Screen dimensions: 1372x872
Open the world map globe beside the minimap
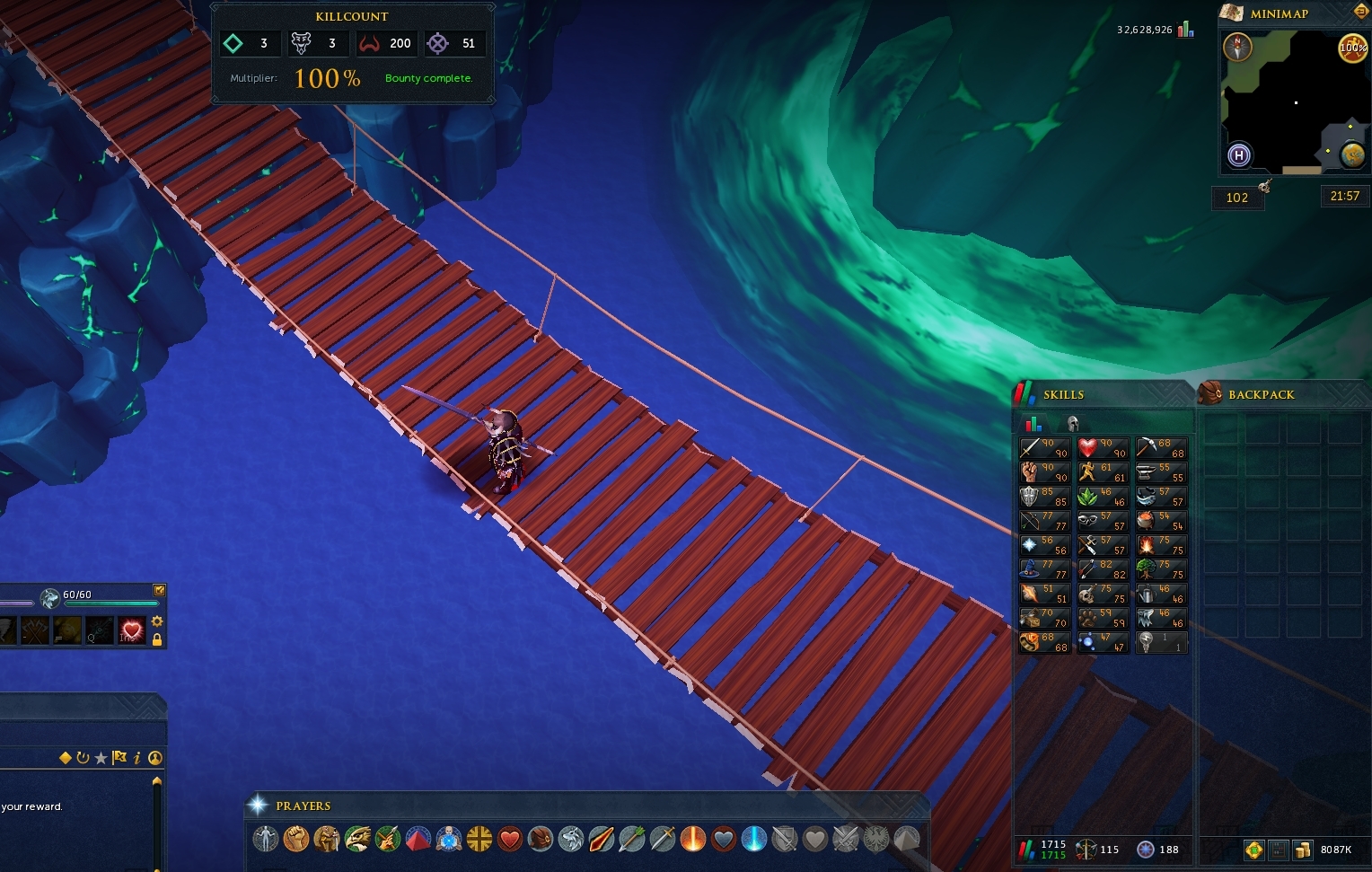[1352, 155]
